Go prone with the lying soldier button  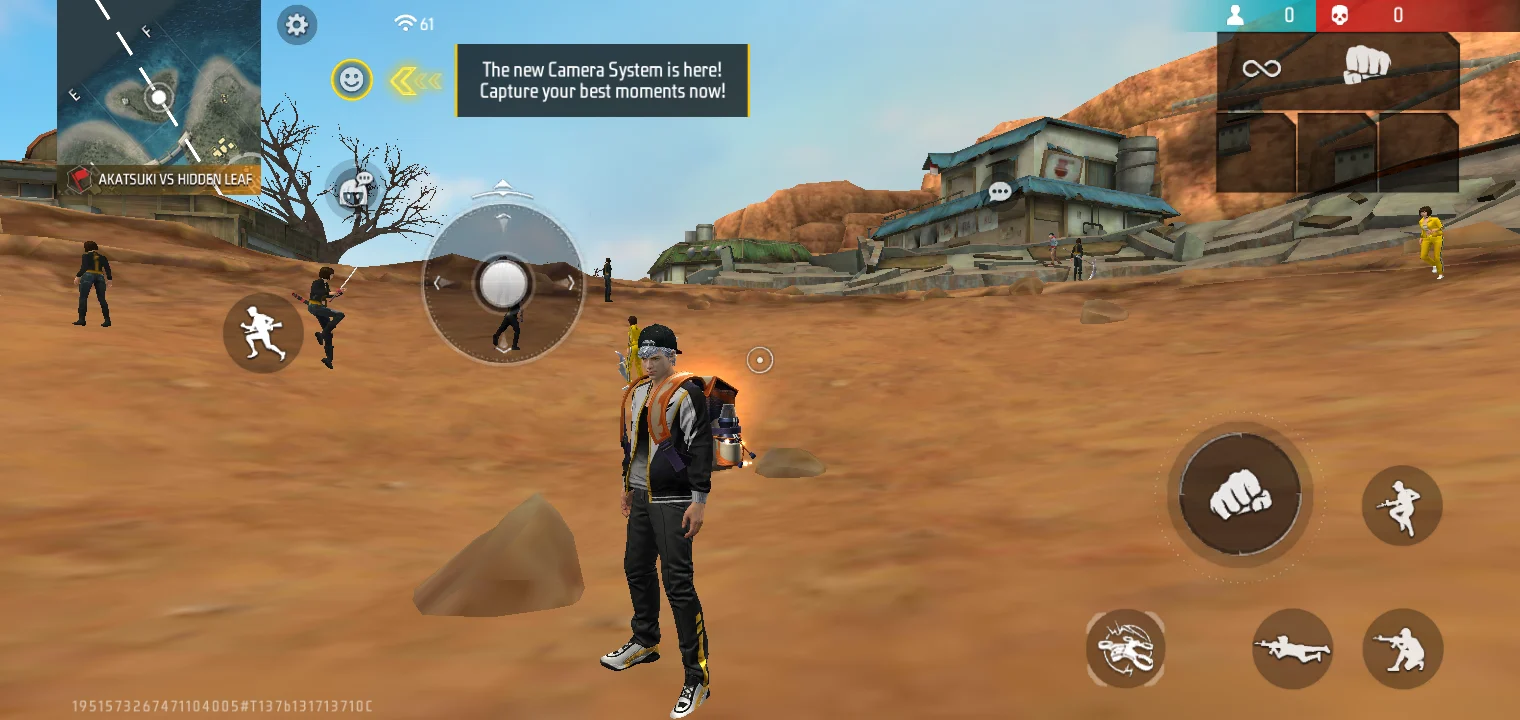click(1292, 648)
